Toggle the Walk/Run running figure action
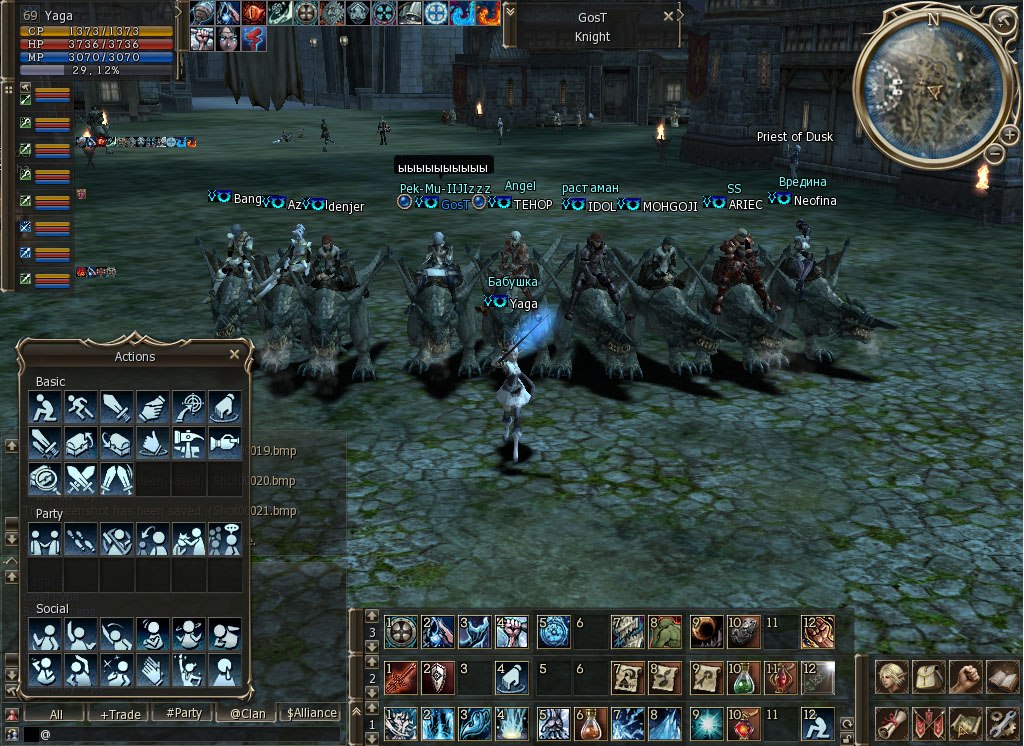 tap(81, 407)
